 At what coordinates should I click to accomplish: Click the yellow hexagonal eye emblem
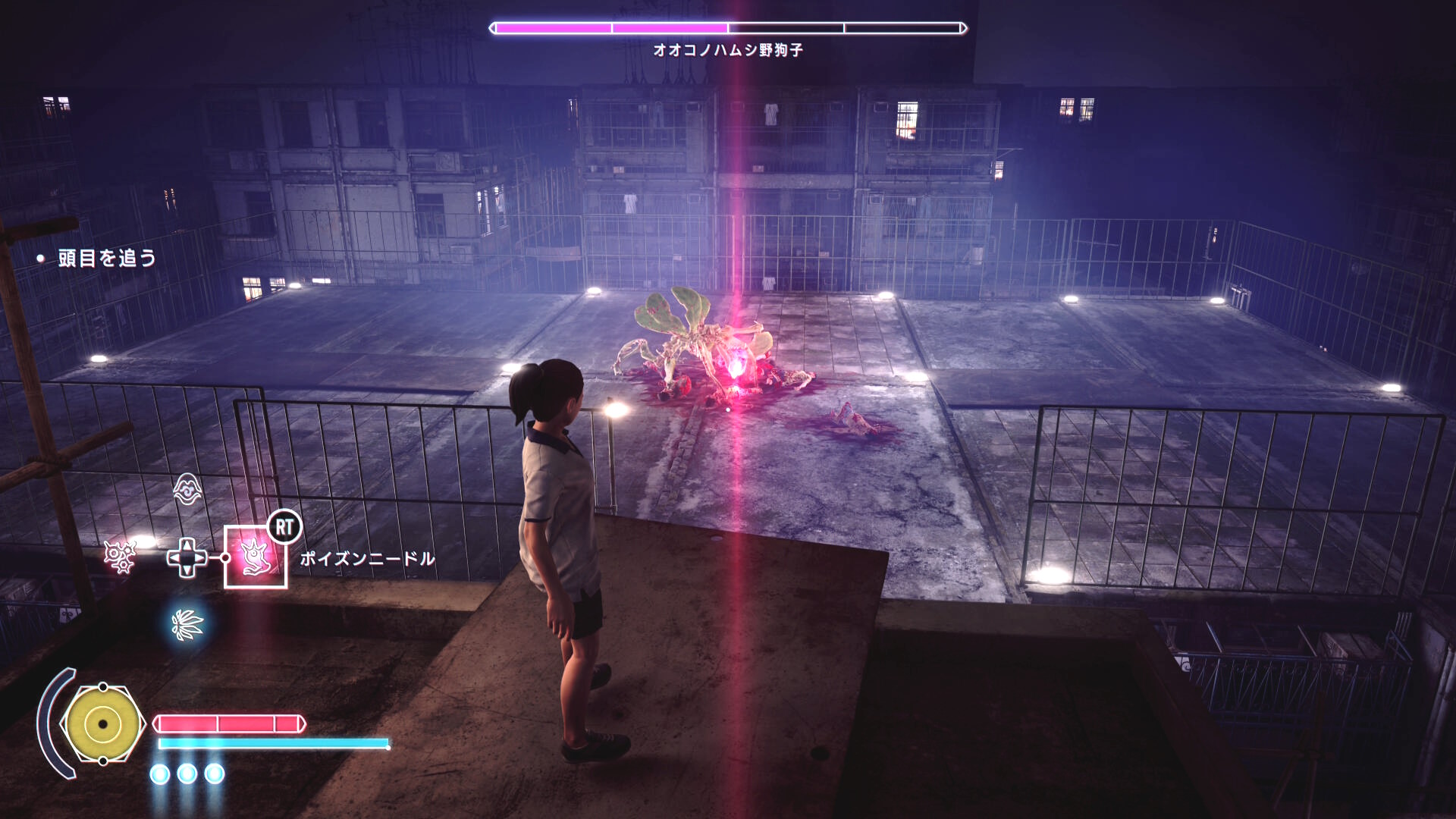click(x=102, y=724)
